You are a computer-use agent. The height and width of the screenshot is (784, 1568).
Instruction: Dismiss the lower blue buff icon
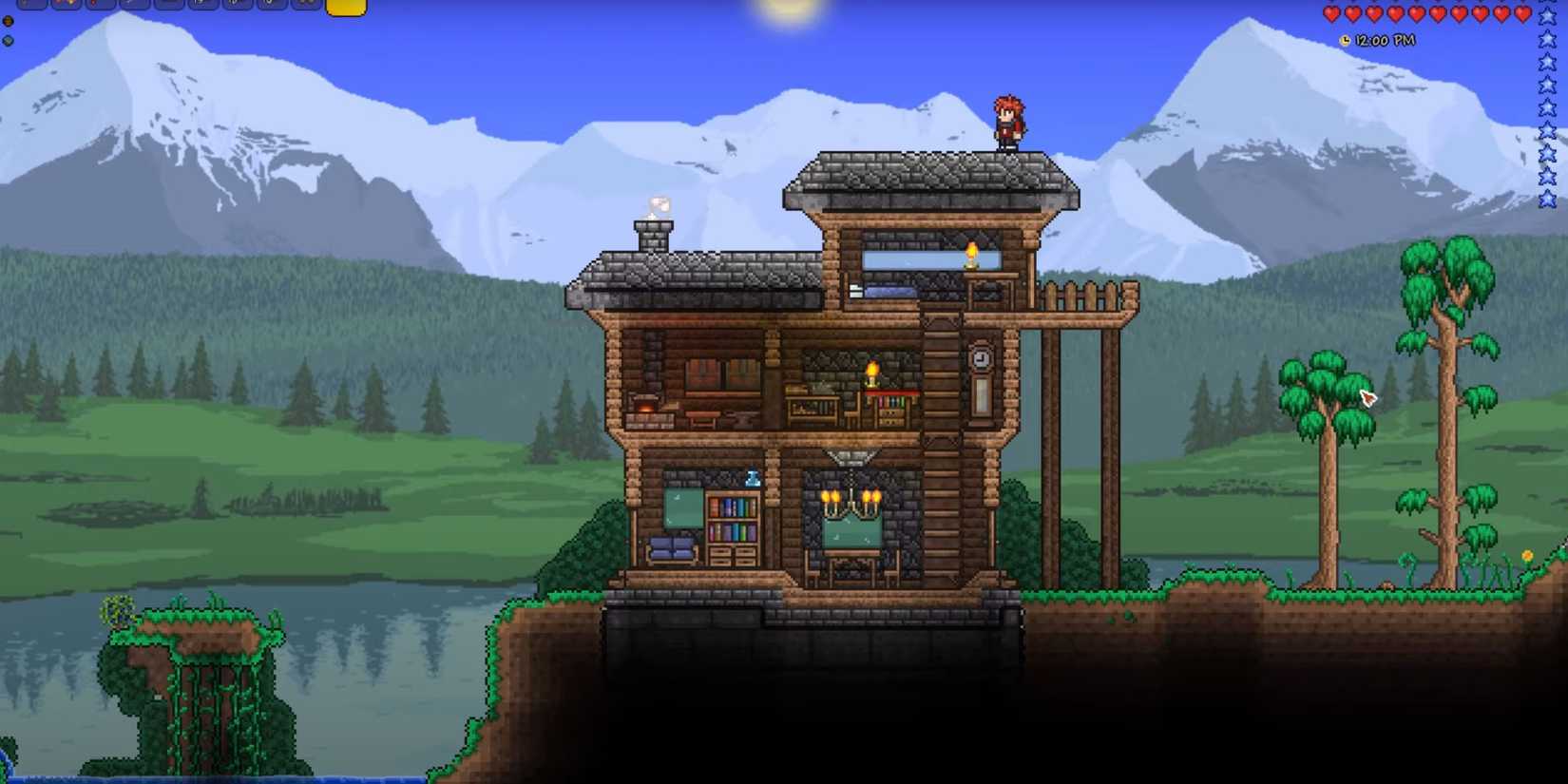point(7,42)
